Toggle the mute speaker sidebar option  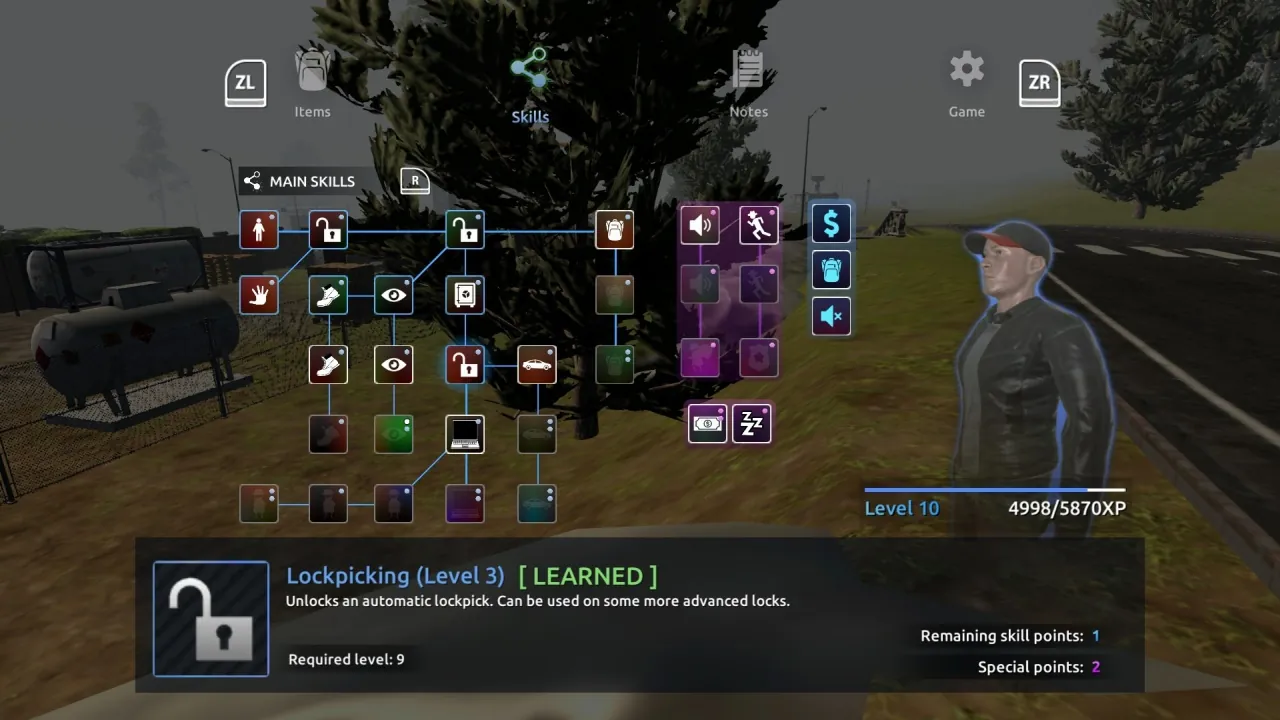[831, 316]
